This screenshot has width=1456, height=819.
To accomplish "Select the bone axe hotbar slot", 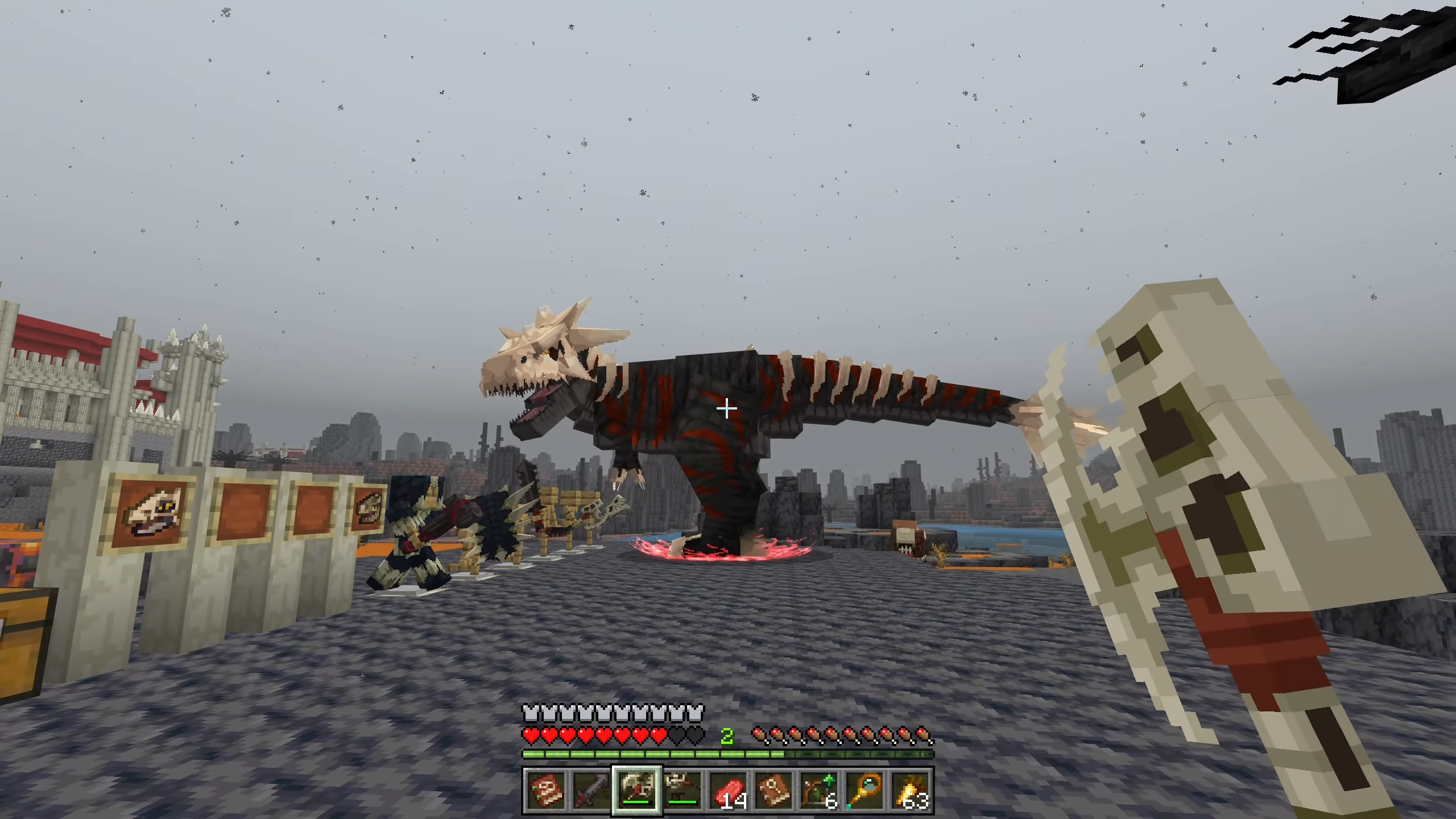I will [637, 791].
